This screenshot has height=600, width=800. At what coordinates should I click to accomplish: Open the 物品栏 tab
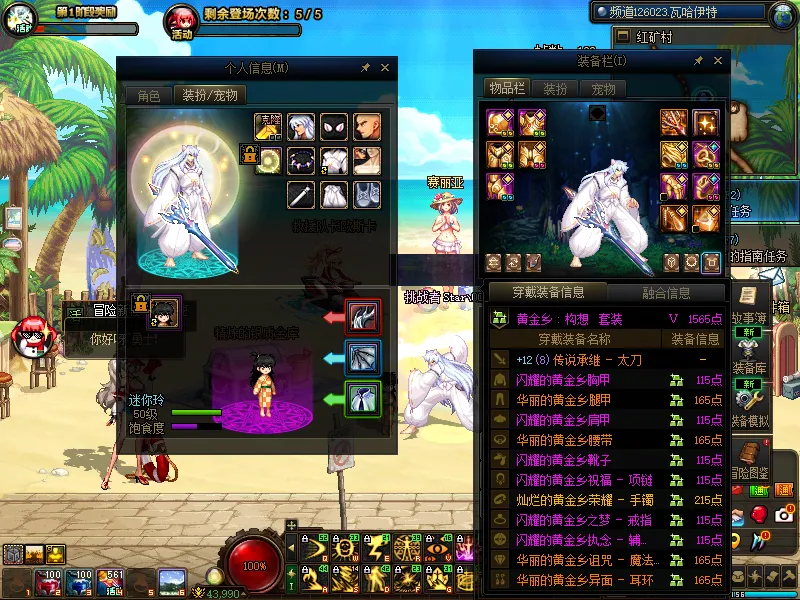click(x=507, y=89)
